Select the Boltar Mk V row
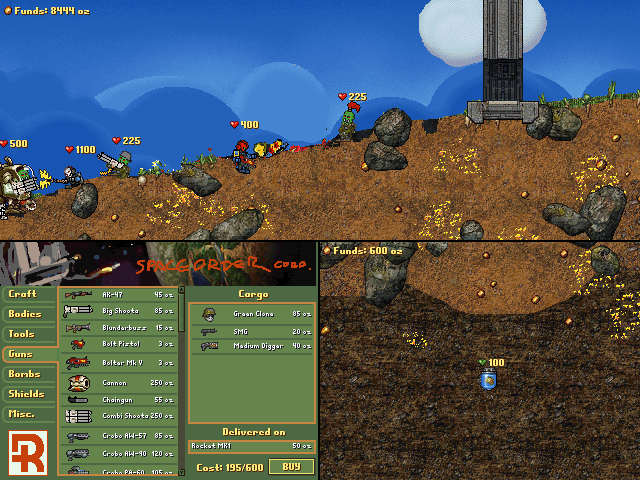The height and width of the screenshot is (480, 640). coord(120,363)
